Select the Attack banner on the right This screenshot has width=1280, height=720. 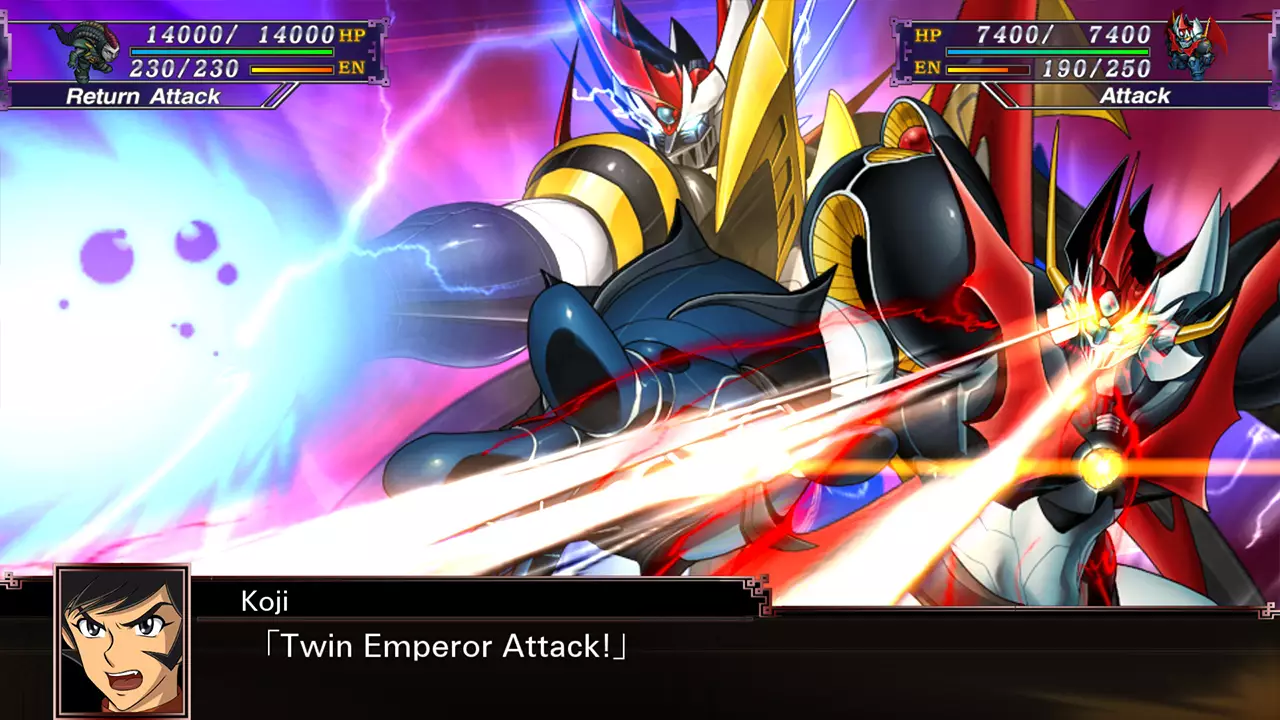point(1135,96)
